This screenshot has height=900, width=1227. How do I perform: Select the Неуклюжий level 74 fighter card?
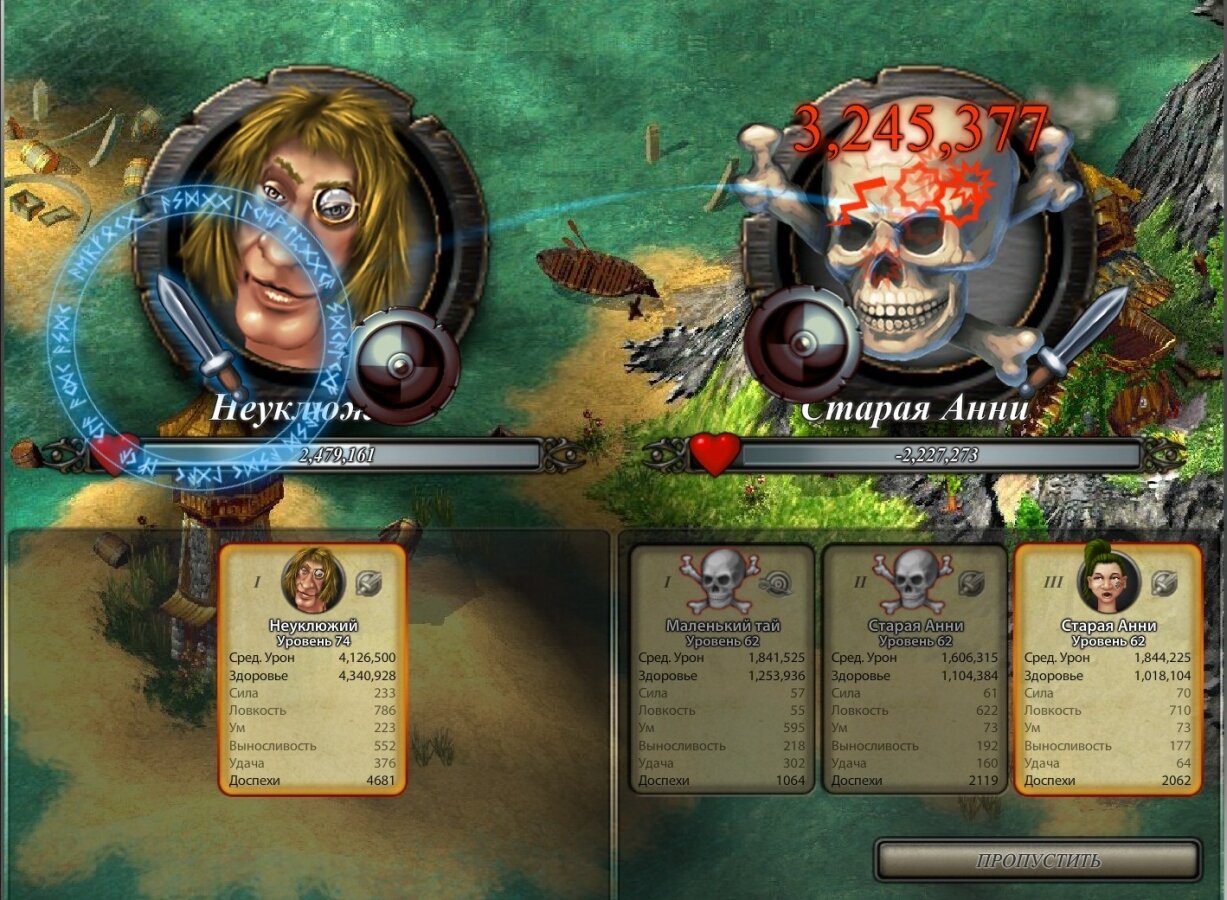(313, 669)
